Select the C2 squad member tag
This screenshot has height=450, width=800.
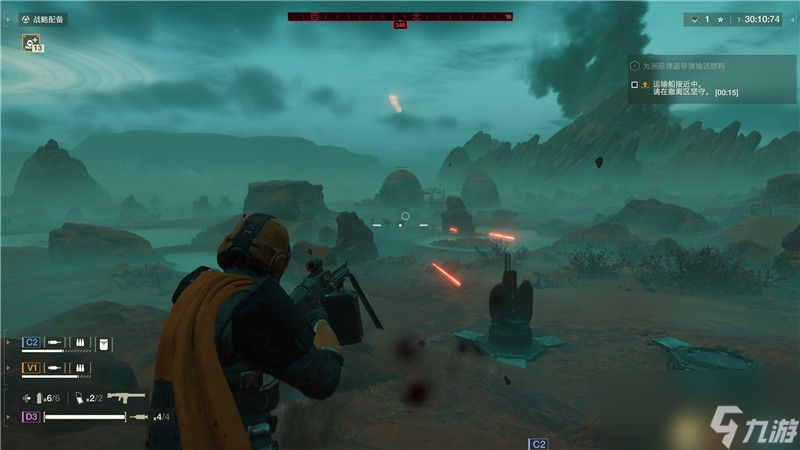[31, 342]
